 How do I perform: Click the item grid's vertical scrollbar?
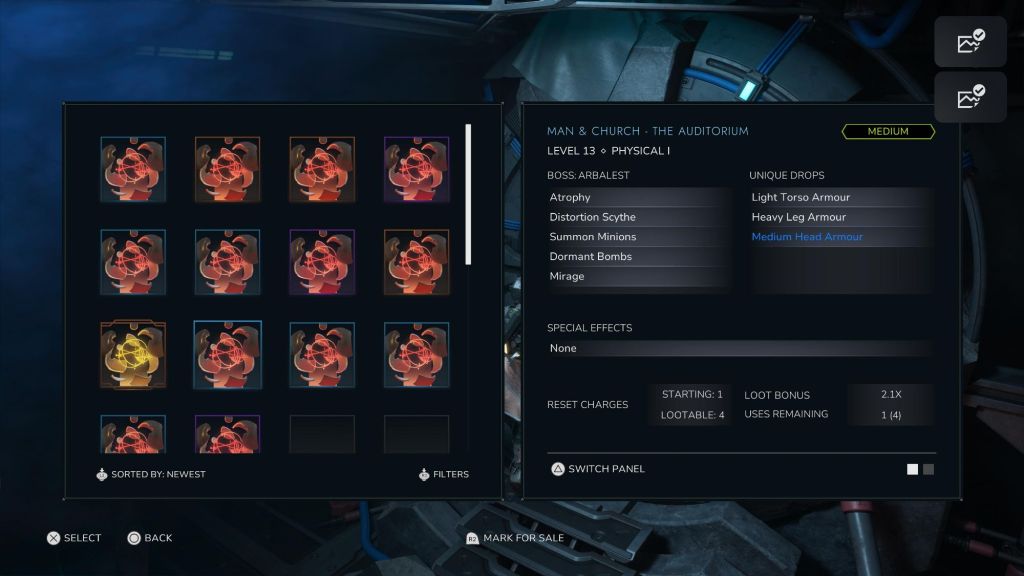[x=468, y=194]
